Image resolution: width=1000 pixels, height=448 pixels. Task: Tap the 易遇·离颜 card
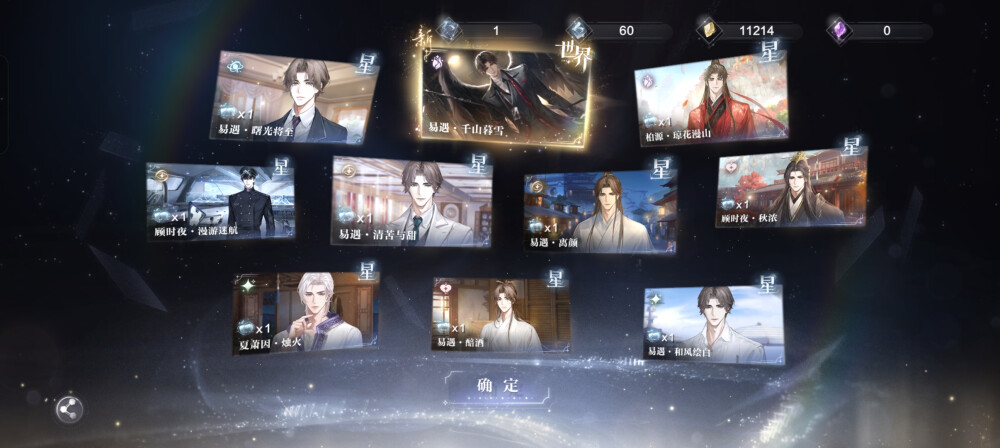[x=600, y=211]
